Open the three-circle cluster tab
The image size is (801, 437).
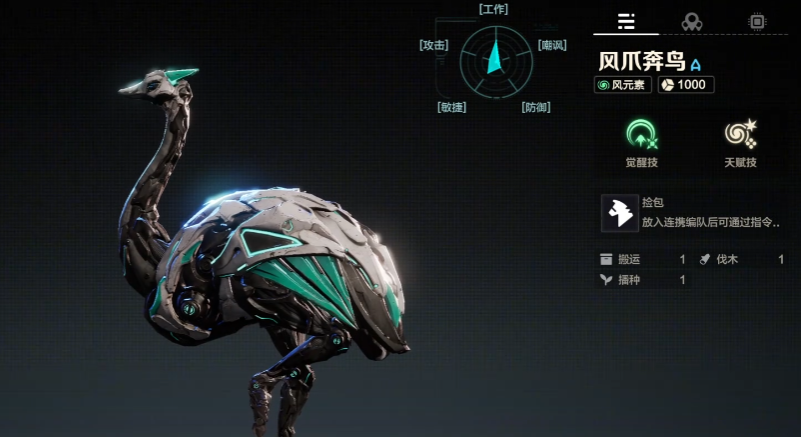tap(691, 21)
